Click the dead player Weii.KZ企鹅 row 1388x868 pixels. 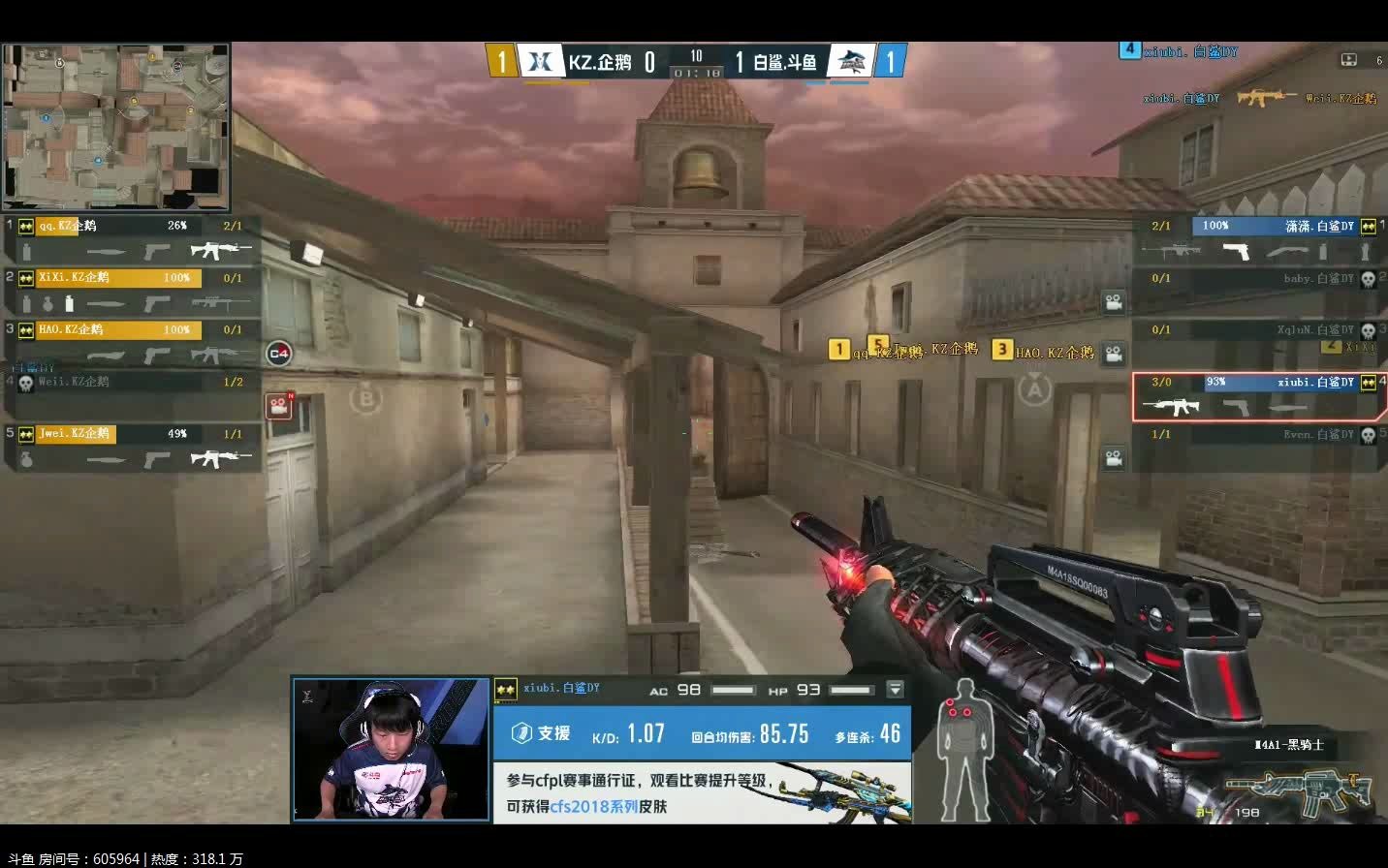click(x=133, y=393)
